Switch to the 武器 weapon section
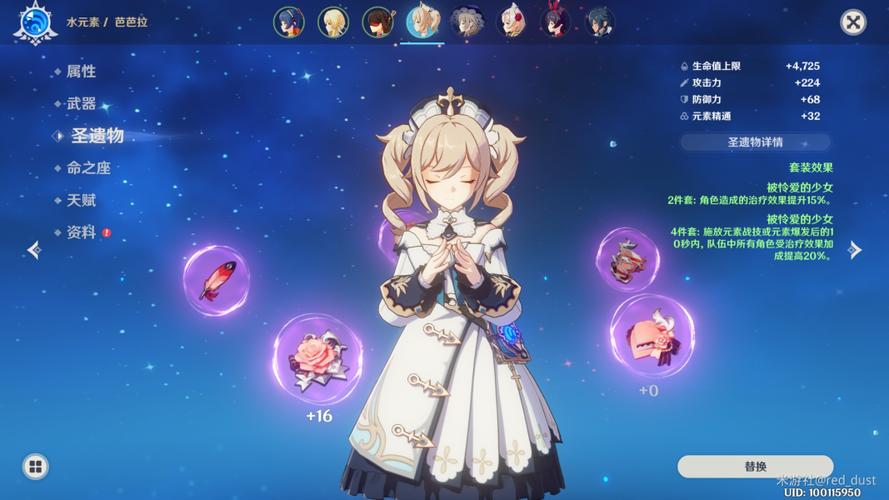 (81, 103)
